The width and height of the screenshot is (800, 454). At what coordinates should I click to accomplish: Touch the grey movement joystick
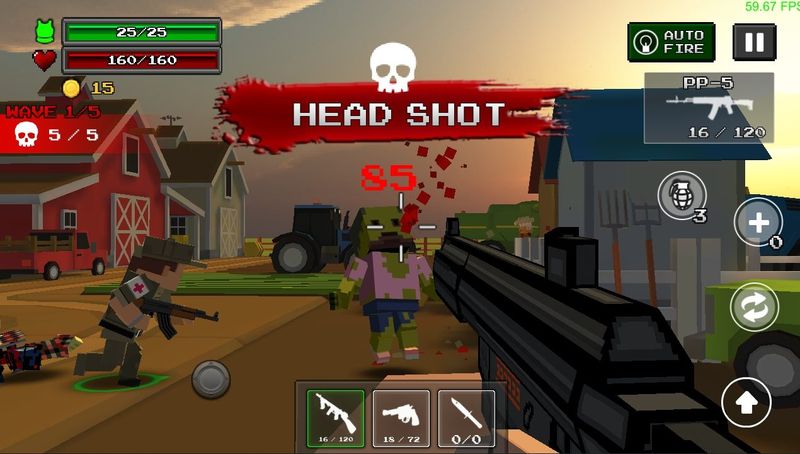point(211,379)
